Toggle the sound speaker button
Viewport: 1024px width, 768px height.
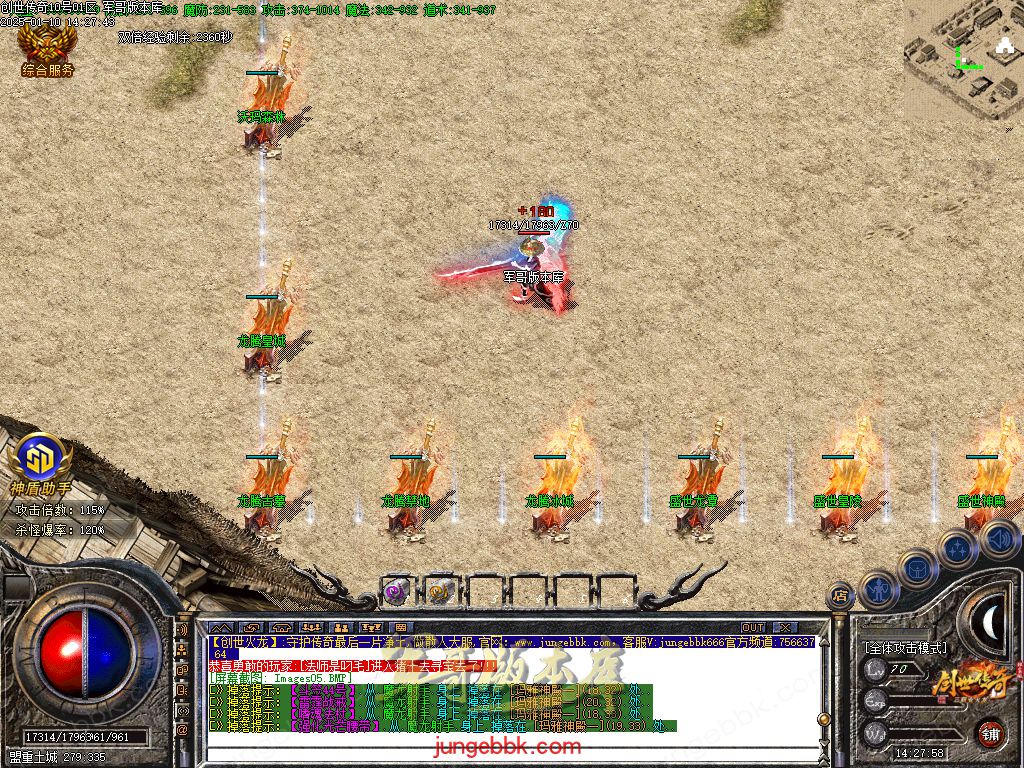(998, 539)
